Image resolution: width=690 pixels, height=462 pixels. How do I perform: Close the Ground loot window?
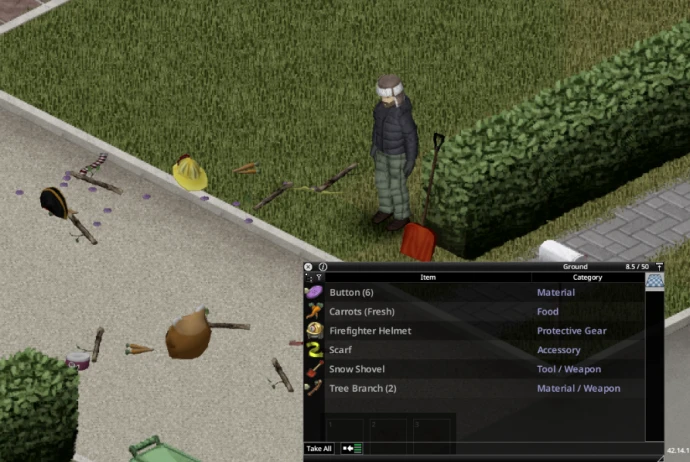(308, 267)
